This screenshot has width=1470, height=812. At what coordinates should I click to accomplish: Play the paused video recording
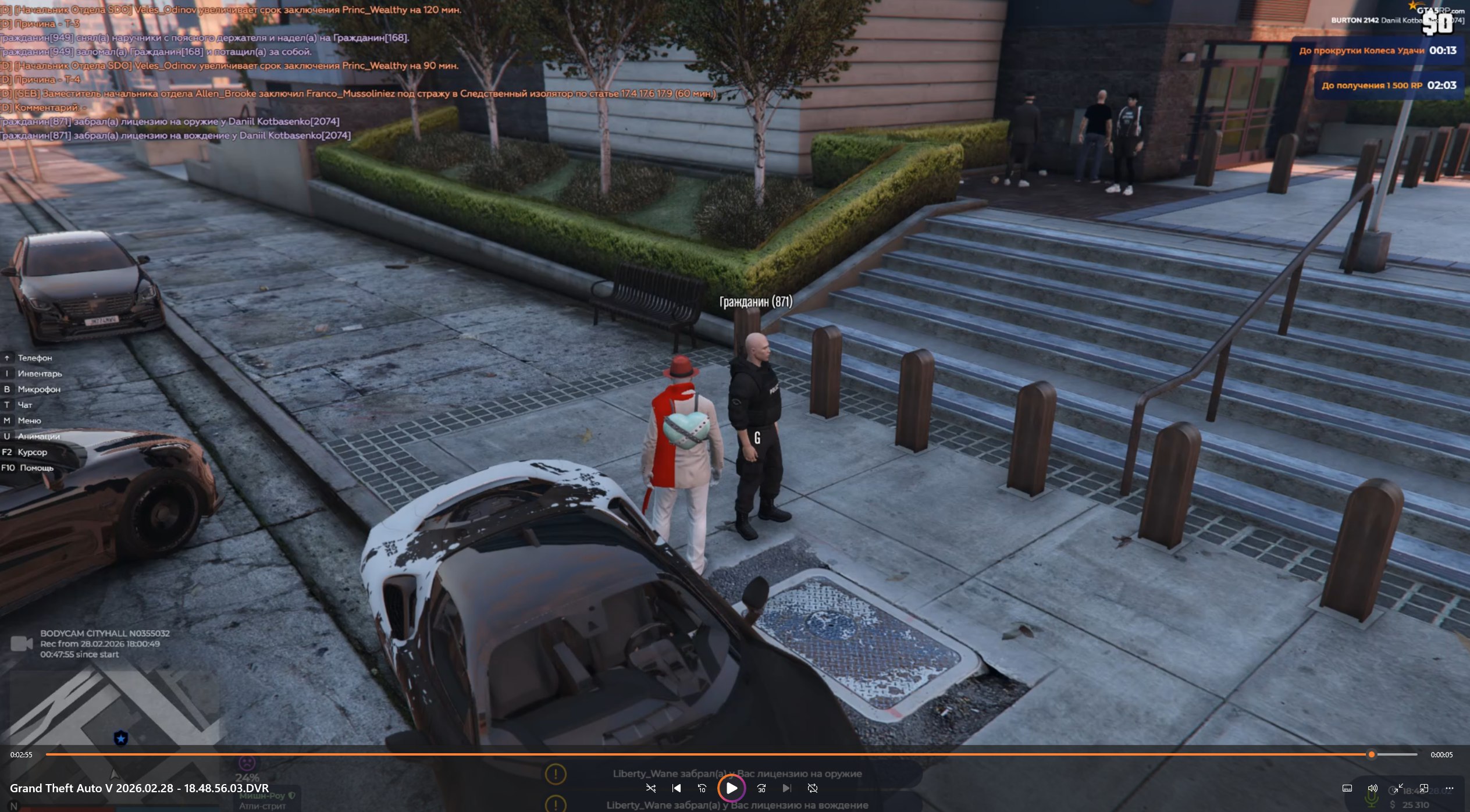tap(731, 788)
